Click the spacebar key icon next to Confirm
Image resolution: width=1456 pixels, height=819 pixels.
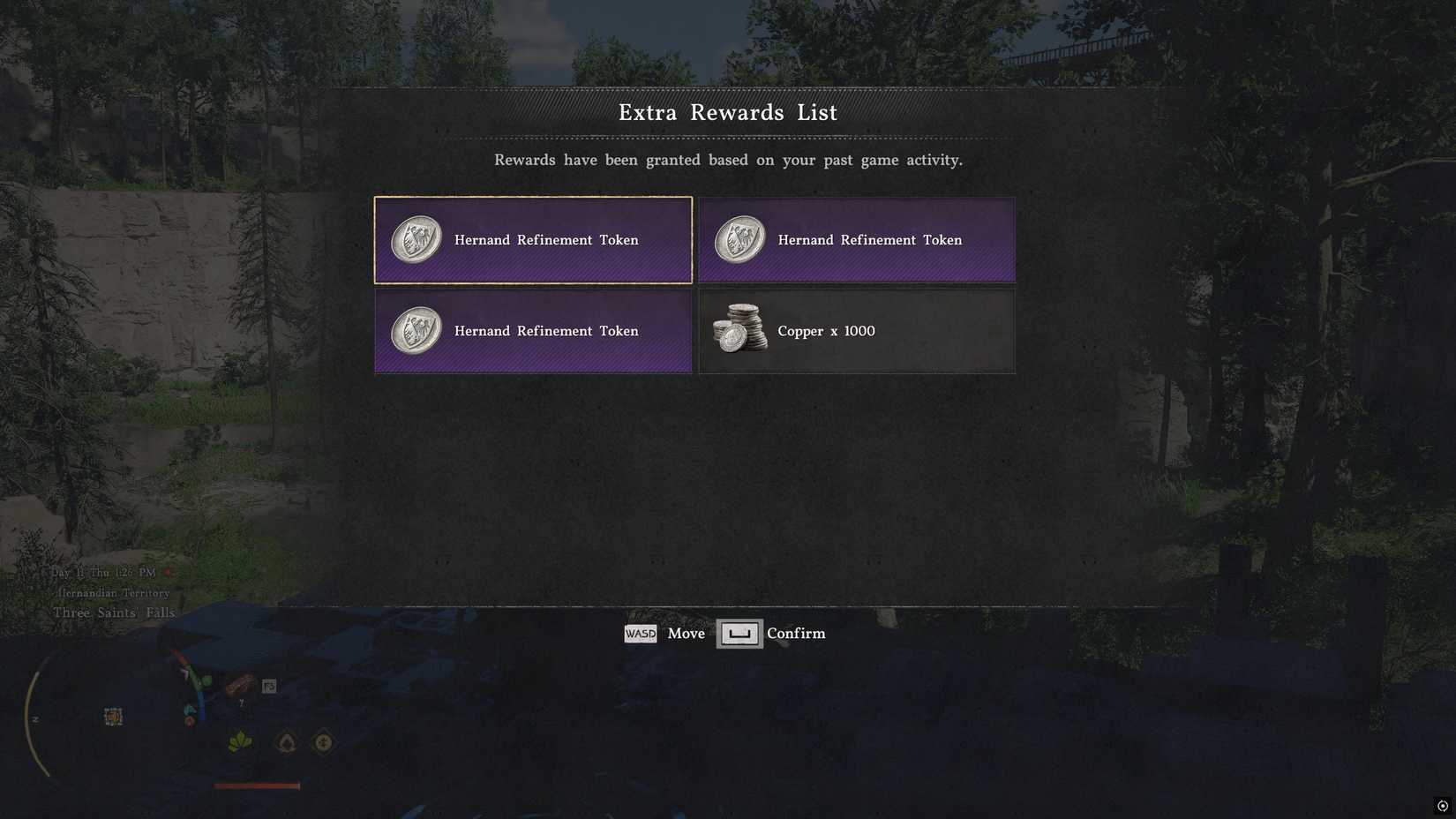click(x=739, y=633)
